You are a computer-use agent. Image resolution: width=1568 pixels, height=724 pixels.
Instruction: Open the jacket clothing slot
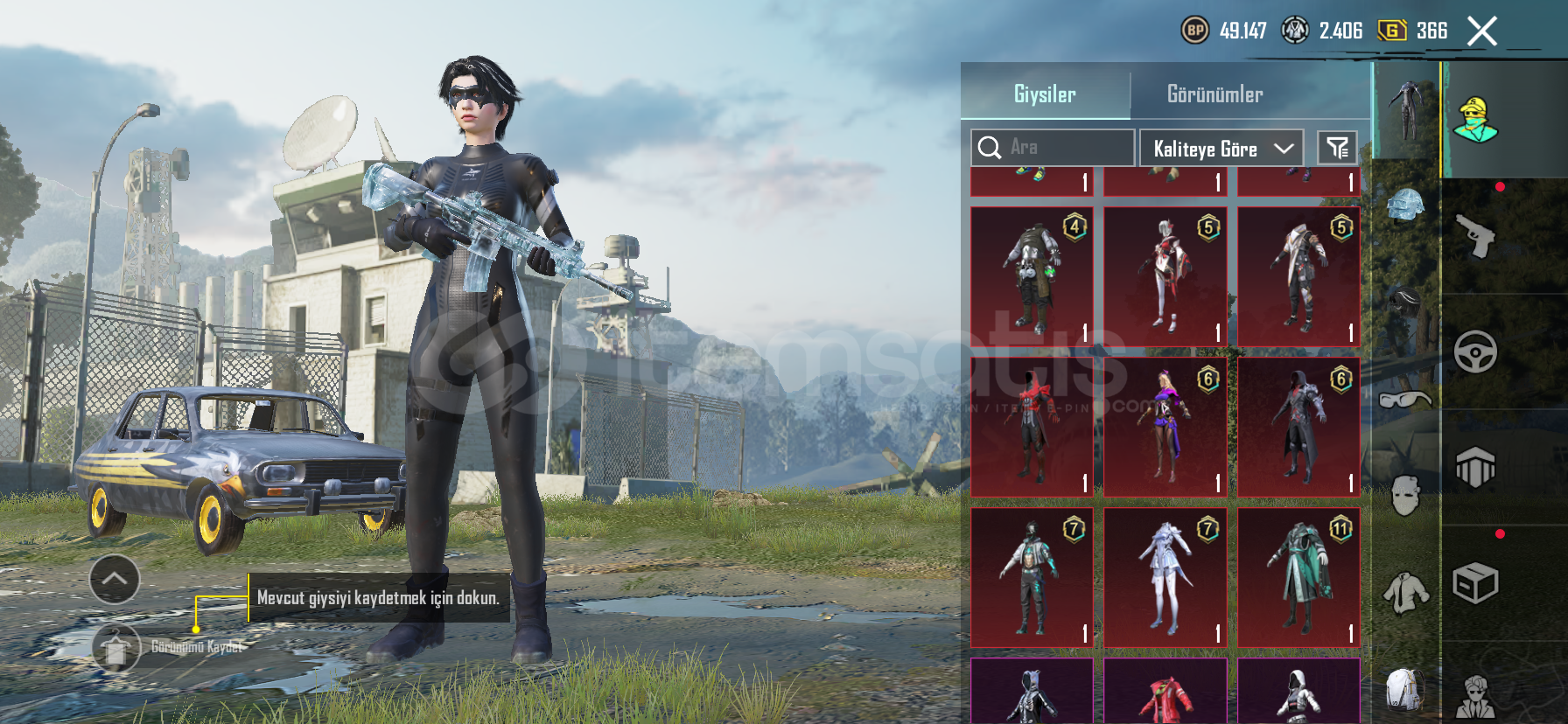tap(1406, 593)
